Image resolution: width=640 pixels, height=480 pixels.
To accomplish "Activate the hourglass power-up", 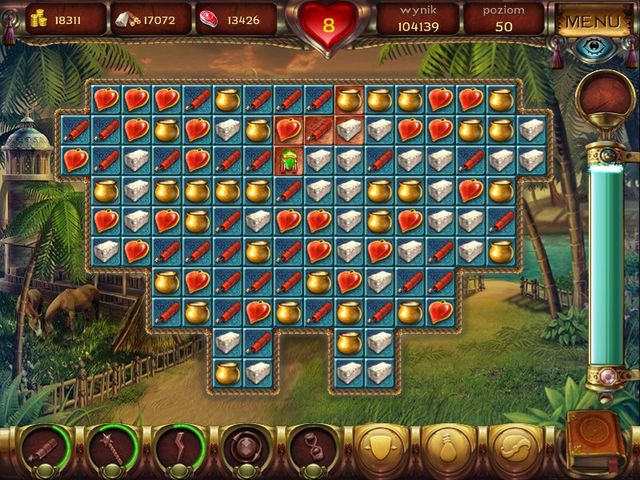I will [308, 445].
